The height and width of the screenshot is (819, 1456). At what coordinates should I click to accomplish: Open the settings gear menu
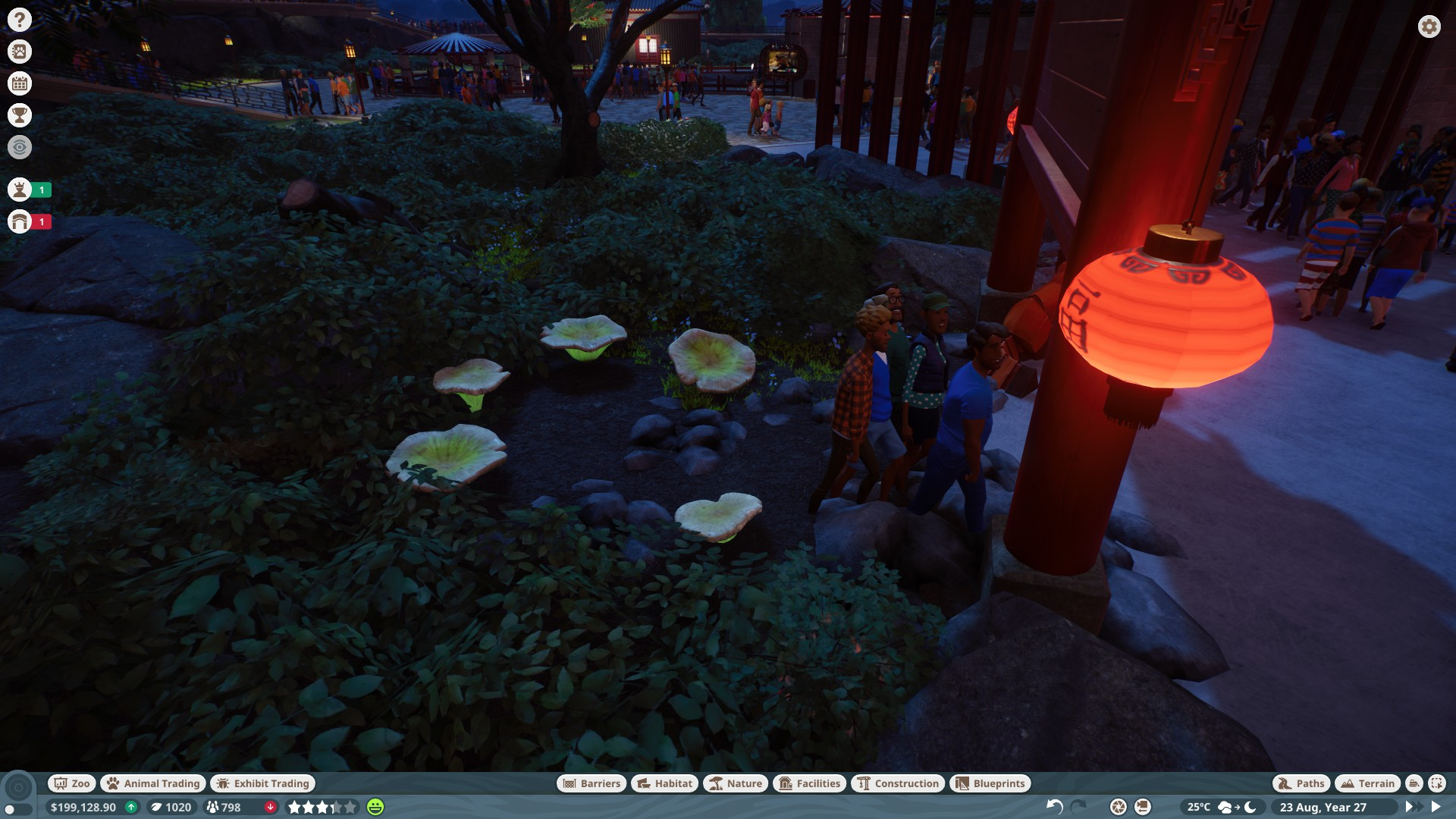1429,27
